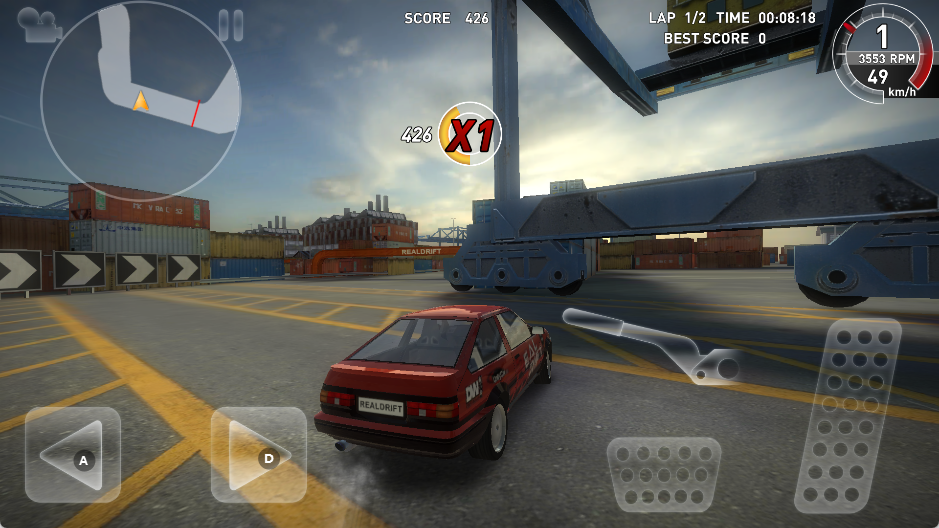Steer left with the left arrow button
Viewport: 939px width, 528px height.
point(73,455)
